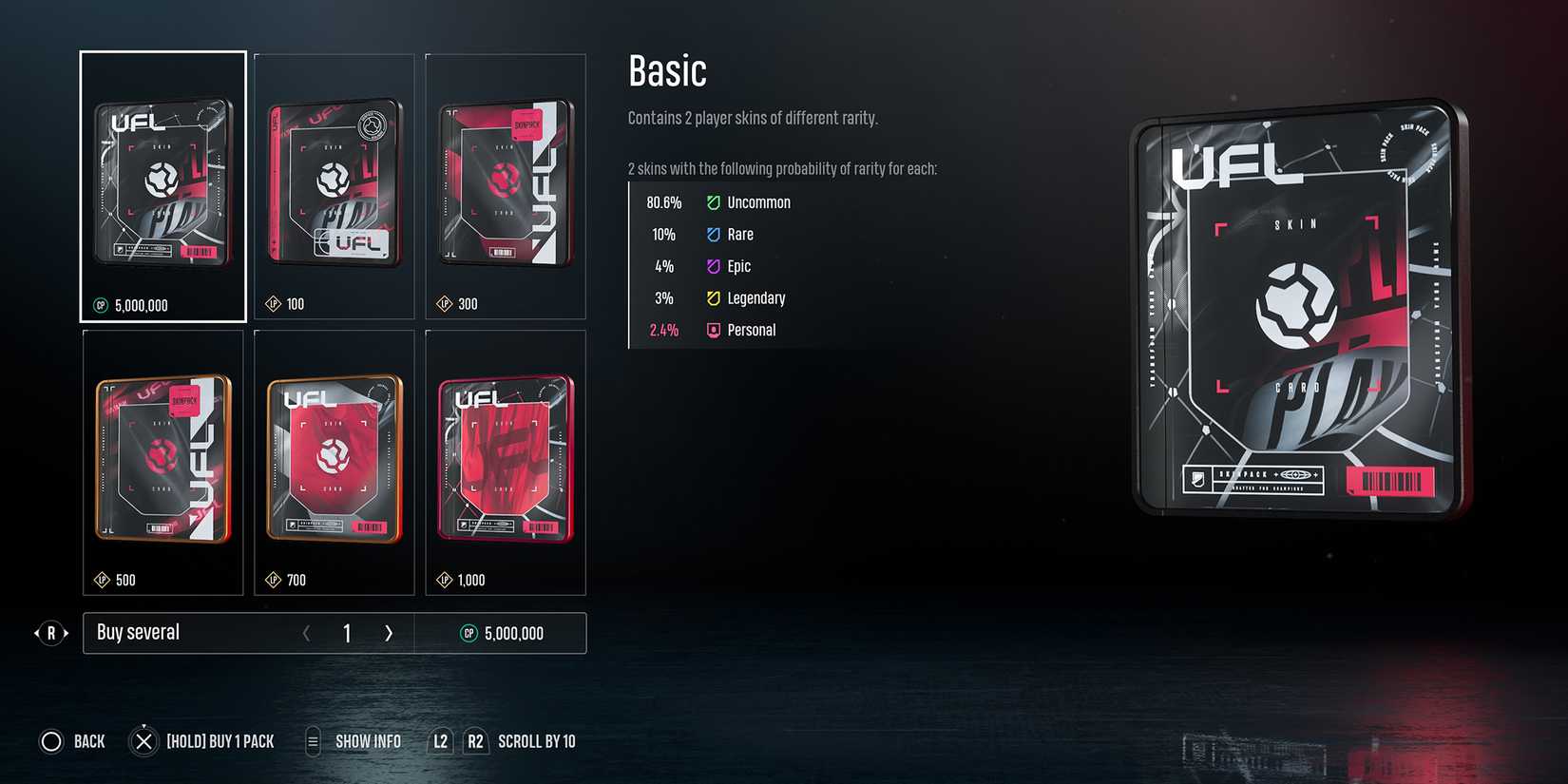Select the 100 CP skin pack
Viewport: 1568px width, 784px height.
(x=335, y=181)
